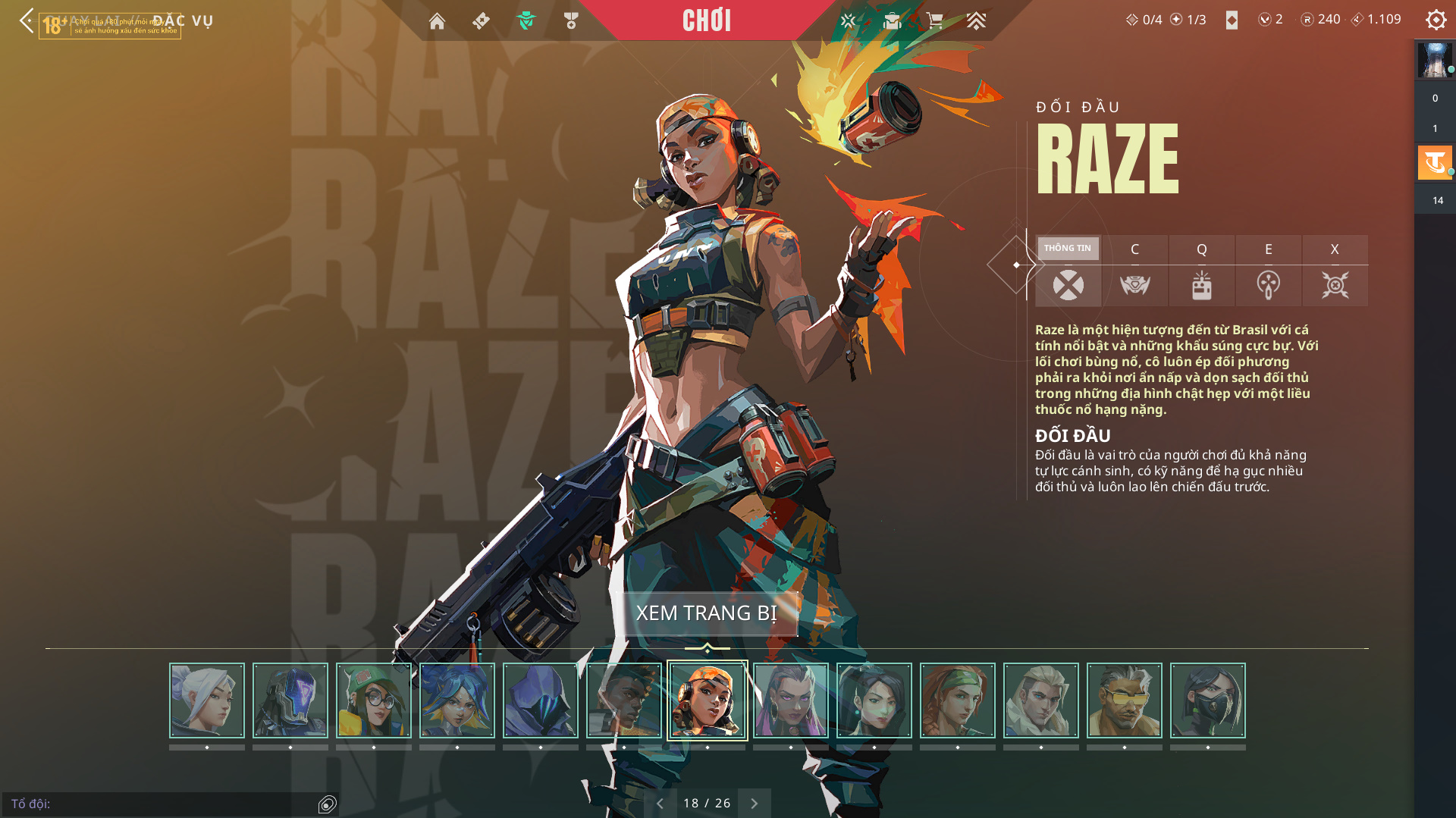The height and width of the screenshot is (818, 1456).
Task: Click XEM TRANG BỊ button
Action: coord(706,613)
